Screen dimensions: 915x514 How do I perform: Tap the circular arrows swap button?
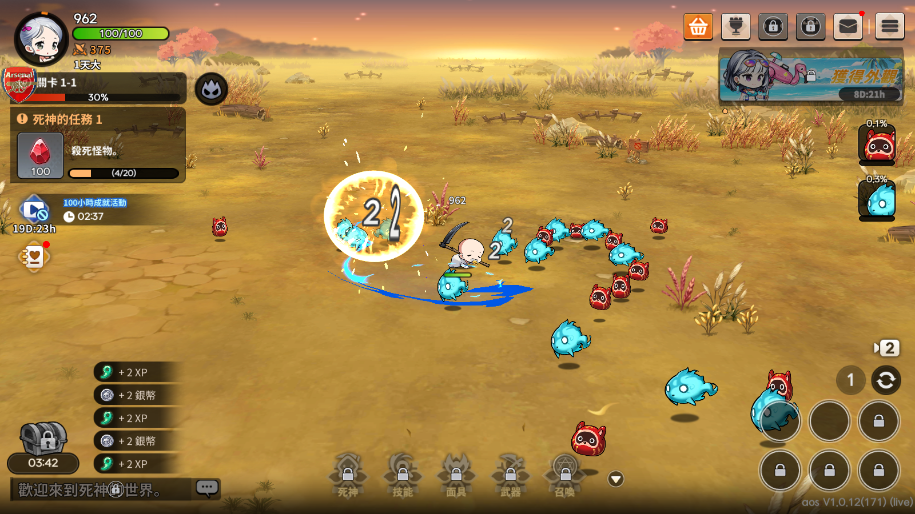(885, 380)
